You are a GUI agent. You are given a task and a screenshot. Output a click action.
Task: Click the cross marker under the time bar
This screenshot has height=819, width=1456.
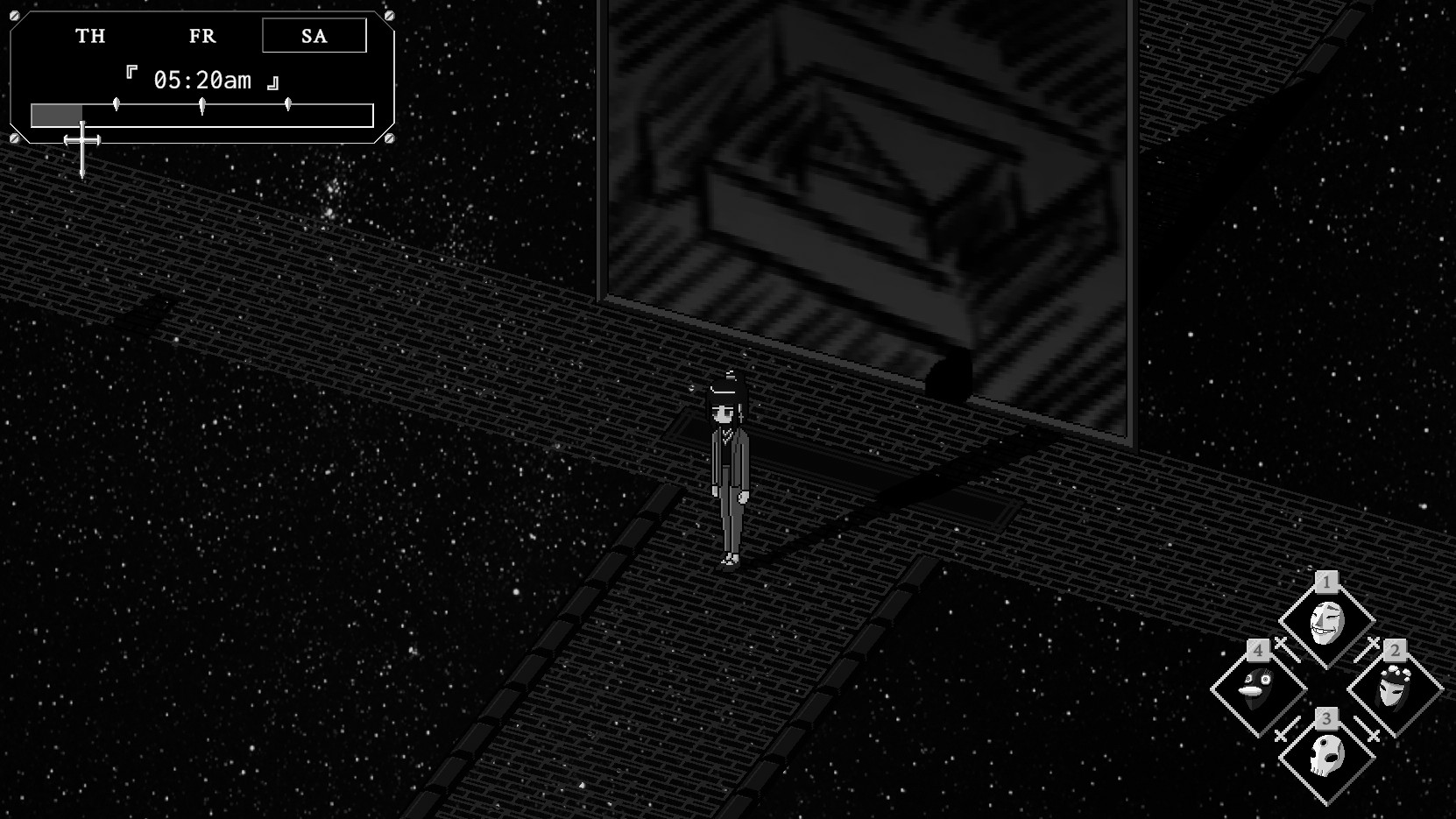point(83,140)
